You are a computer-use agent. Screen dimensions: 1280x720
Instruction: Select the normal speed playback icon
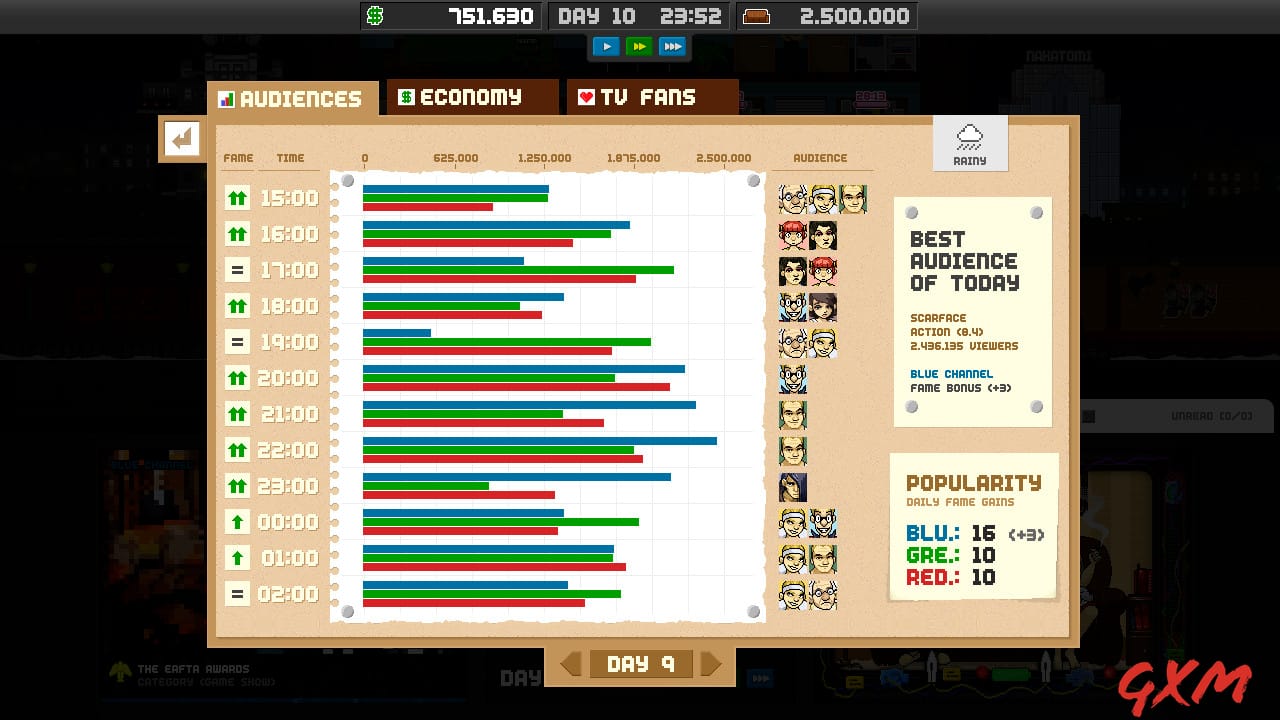[606, 46]
